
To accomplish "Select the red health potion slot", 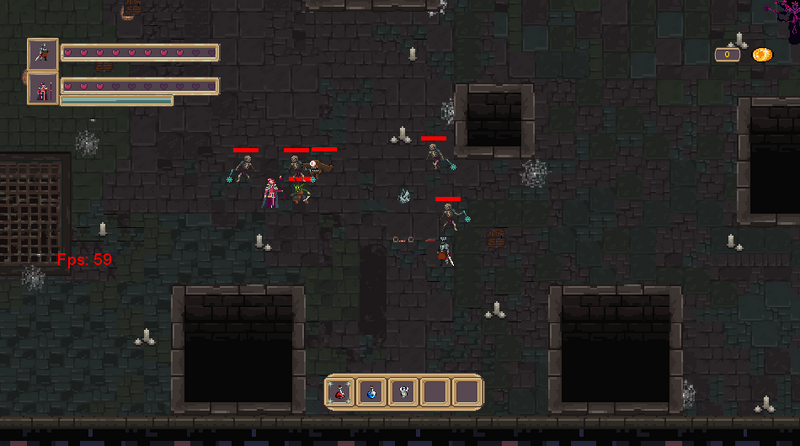I will [341, 392].
